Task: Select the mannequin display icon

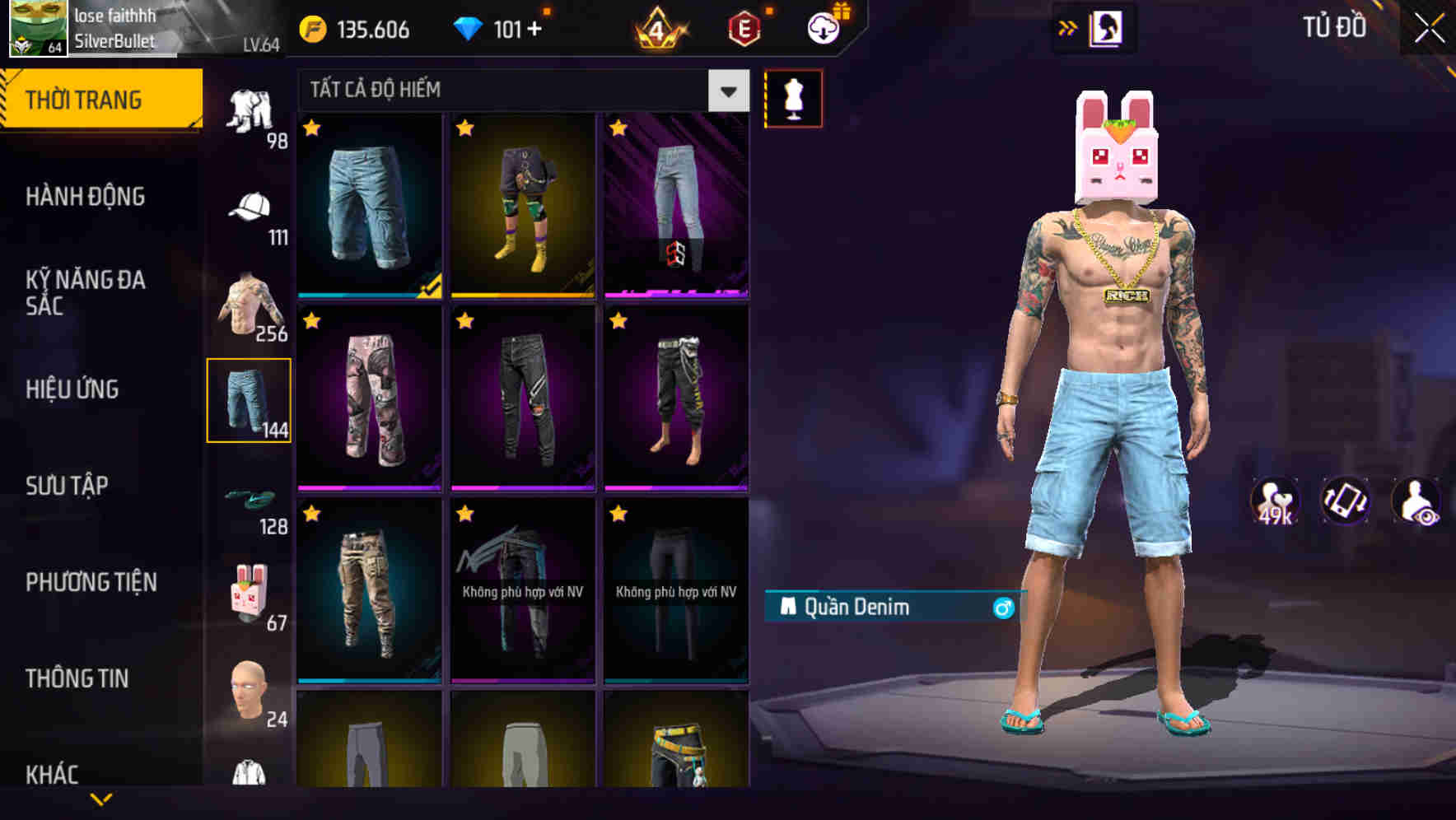Action: pos(795,97)
